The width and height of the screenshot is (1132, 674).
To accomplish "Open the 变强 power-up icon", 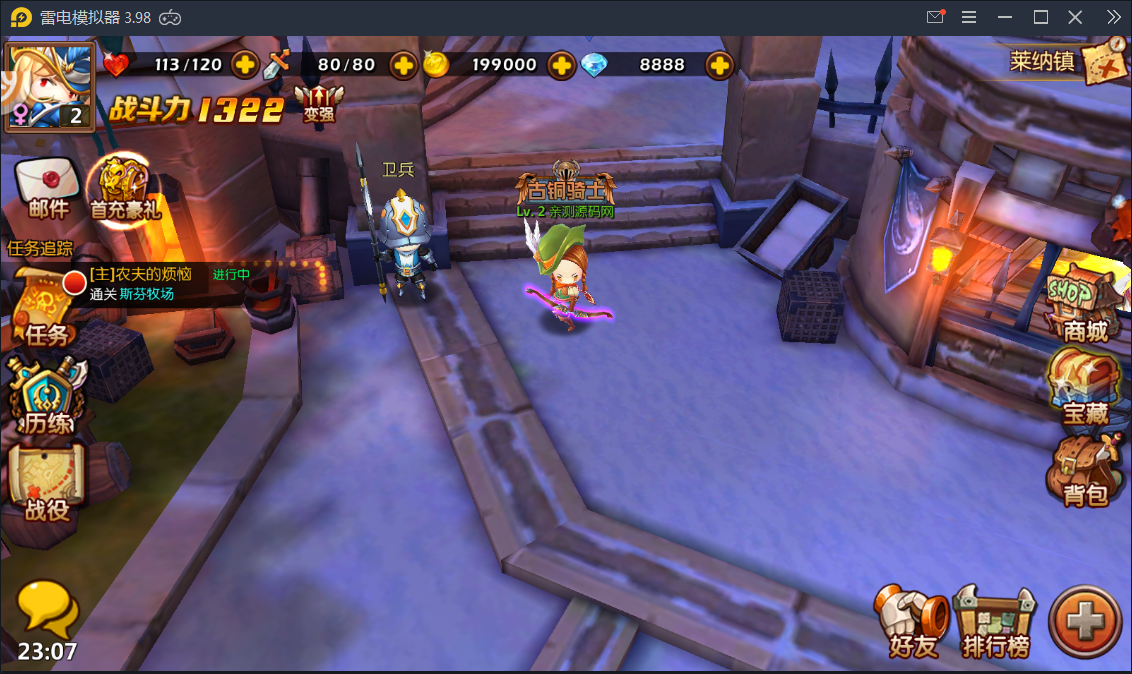I will (319, 103).
